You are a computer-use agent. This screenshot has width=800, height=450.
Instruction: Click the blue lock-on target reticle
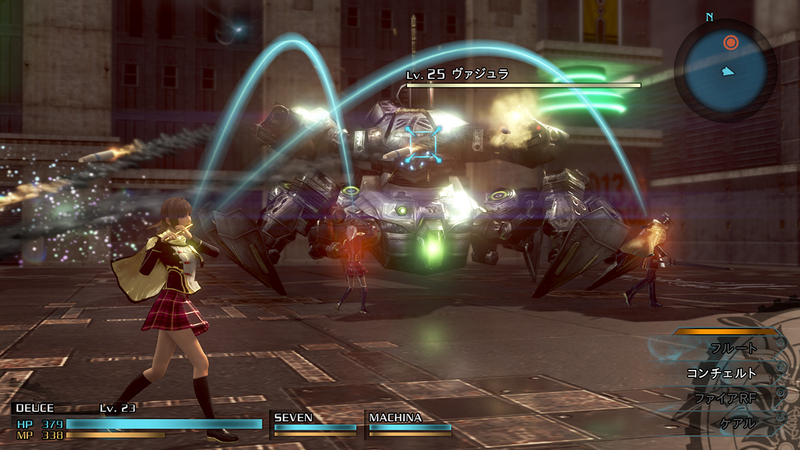[423, 142]
